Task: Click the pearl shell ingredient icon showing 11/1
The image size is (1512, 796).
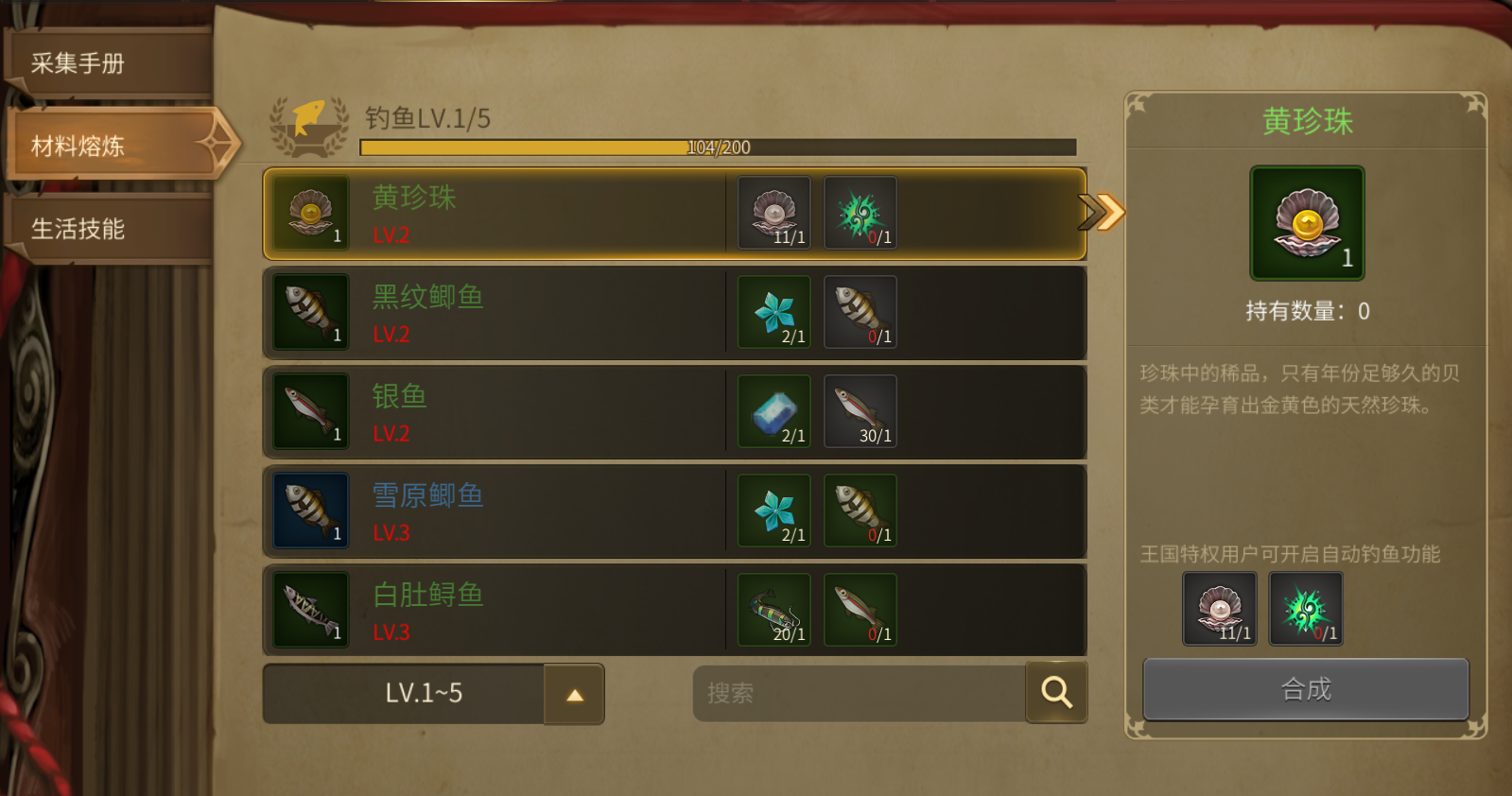Action: (x=773, y=213)
